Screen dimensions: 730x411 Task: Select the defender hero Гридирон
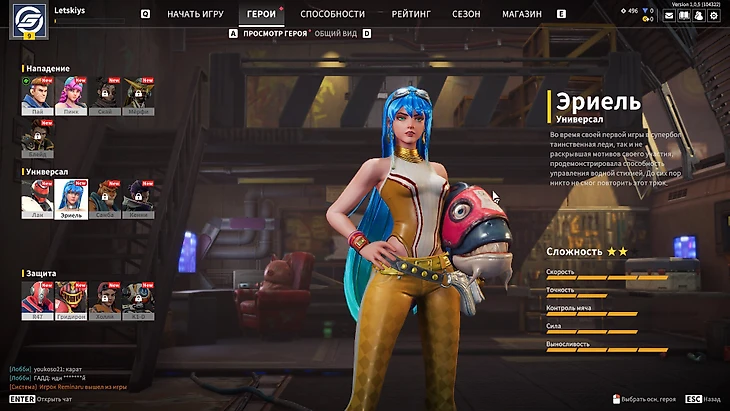point(70,298)
